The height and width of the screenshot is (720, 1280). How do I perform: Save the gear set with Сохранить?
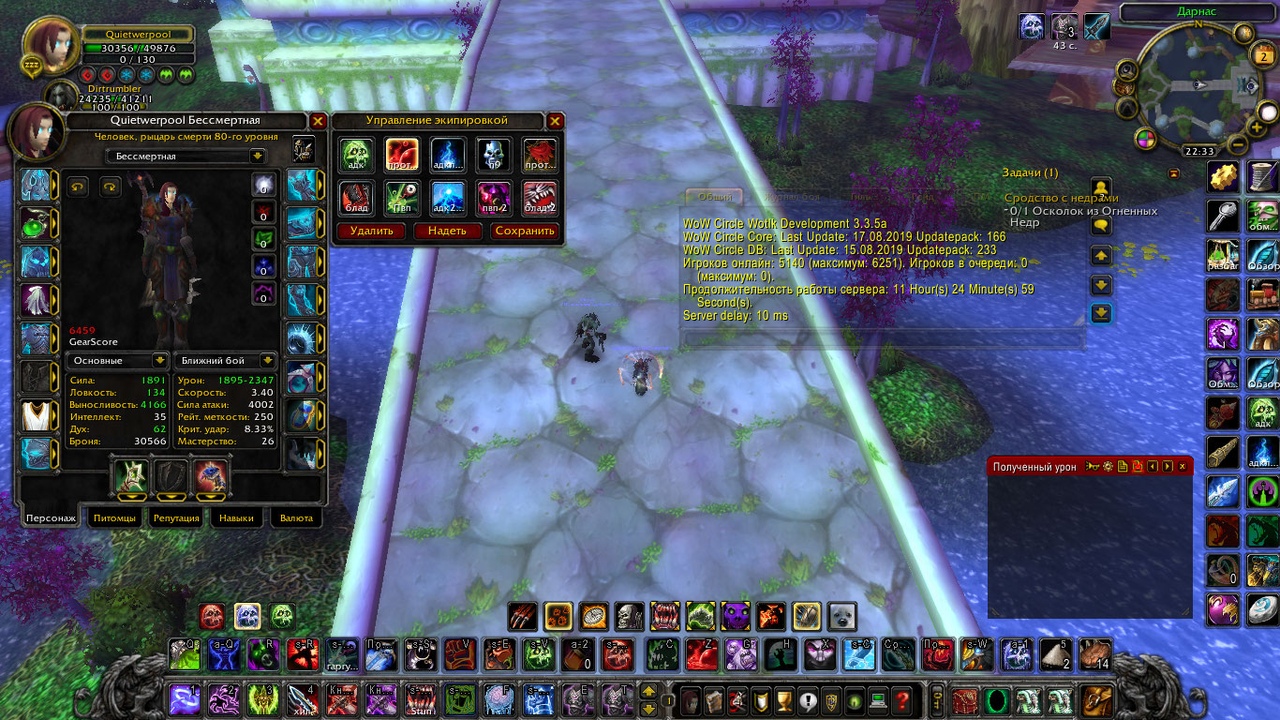pyautogui.click(x=524, y=231)
